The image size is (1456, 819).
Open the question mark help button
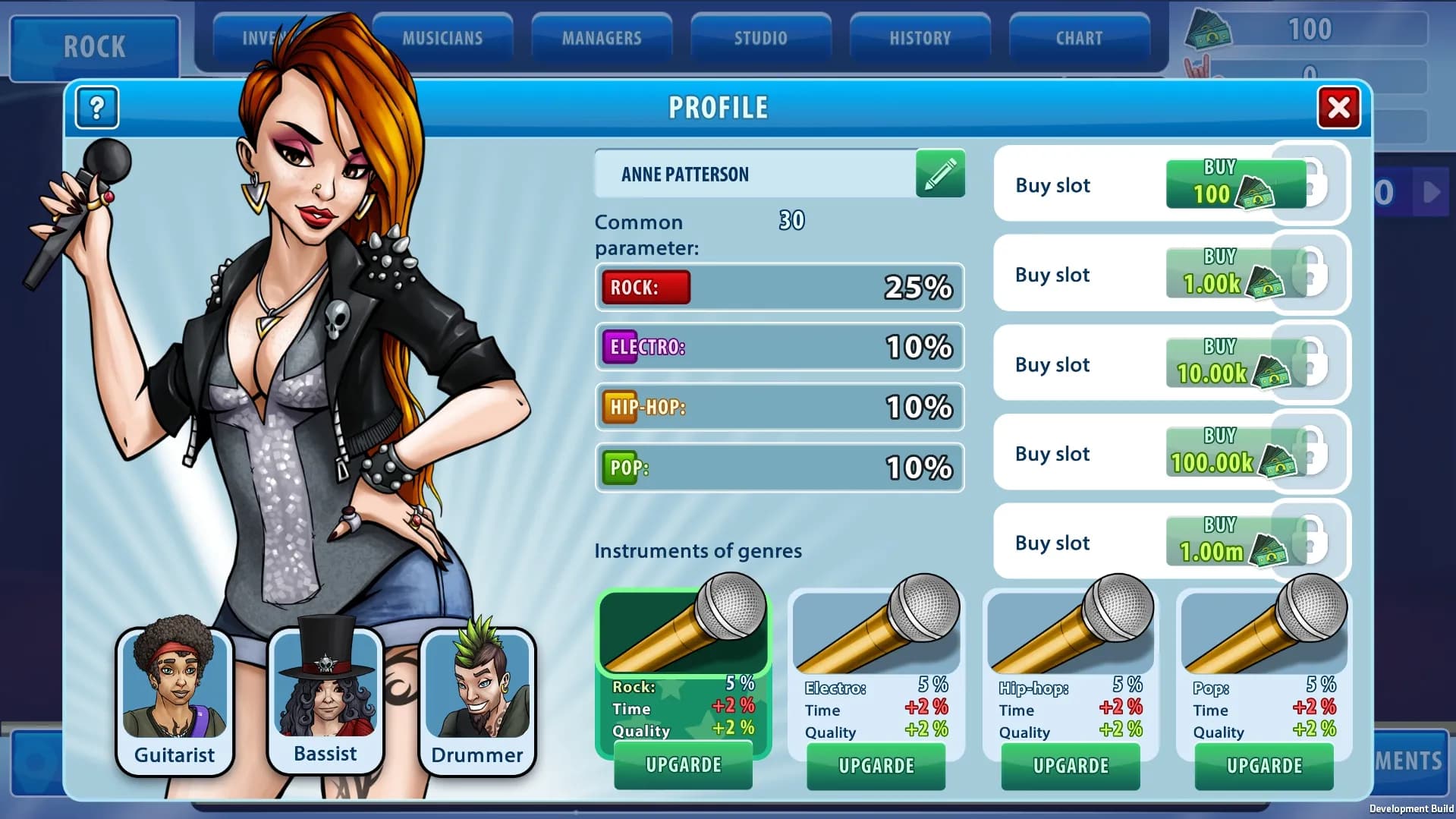(x=97, y=108)
